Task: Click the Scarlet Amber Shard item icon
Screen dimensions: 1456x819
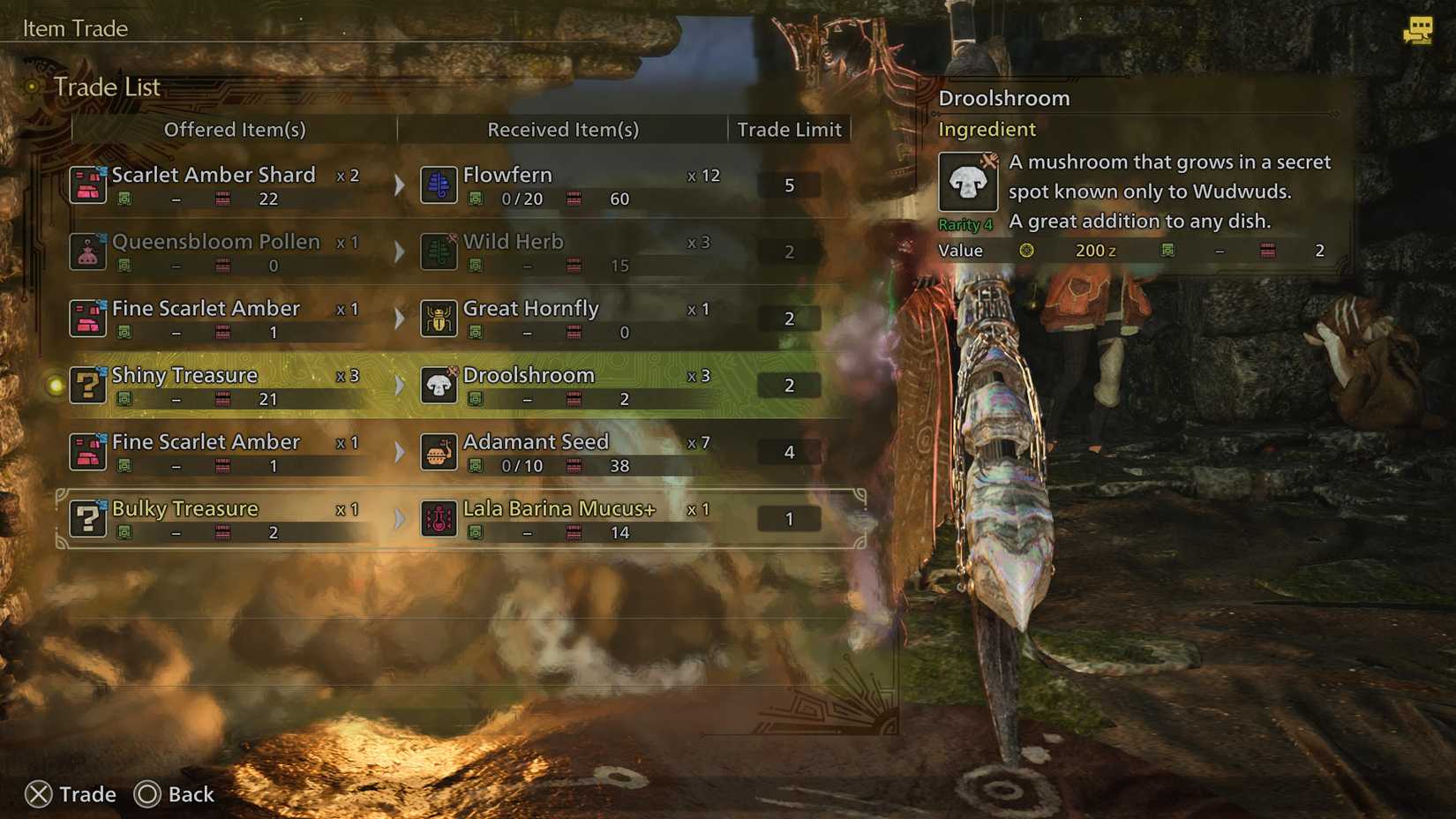Action: pyautogui.click(x=87, y=184)
